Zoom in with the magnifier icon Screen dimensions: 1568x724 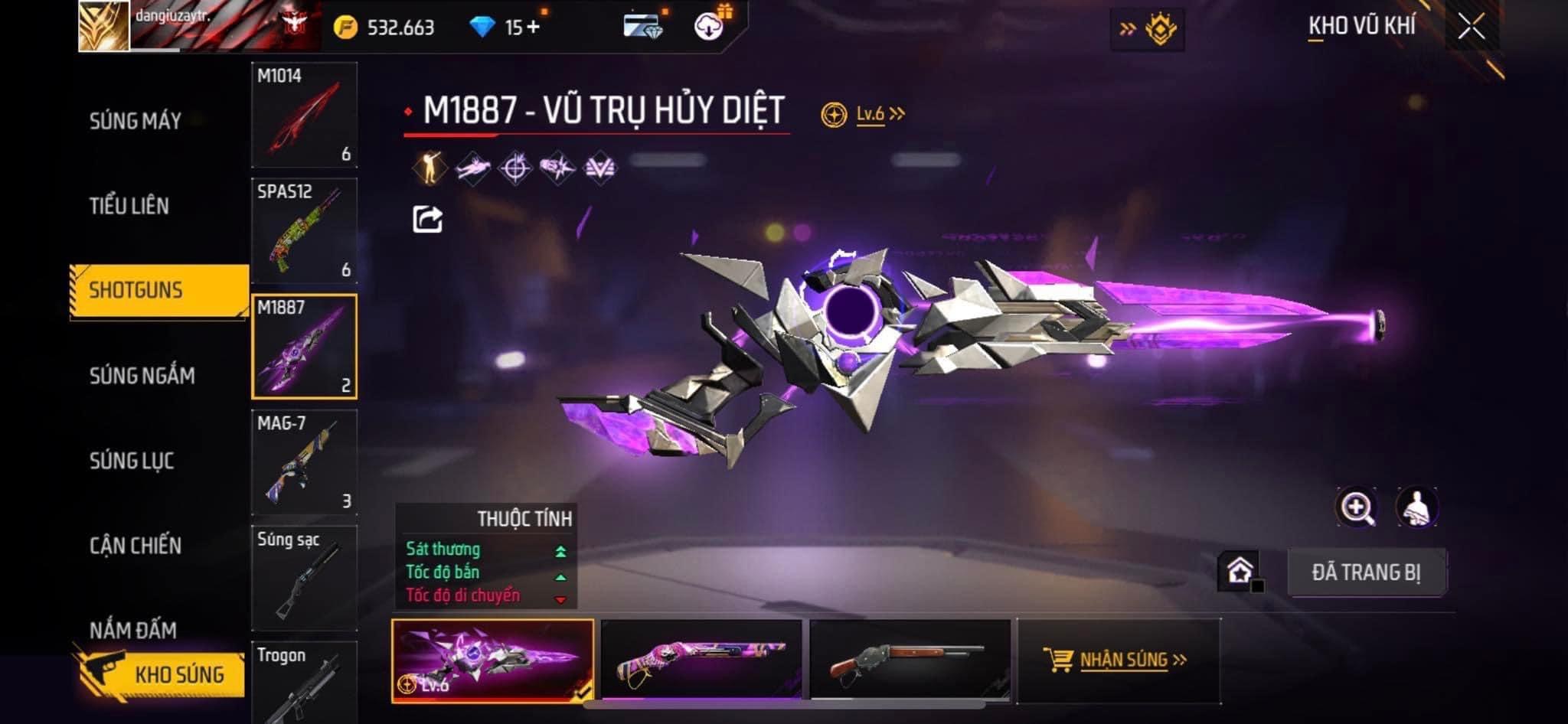coord(1356,507)
